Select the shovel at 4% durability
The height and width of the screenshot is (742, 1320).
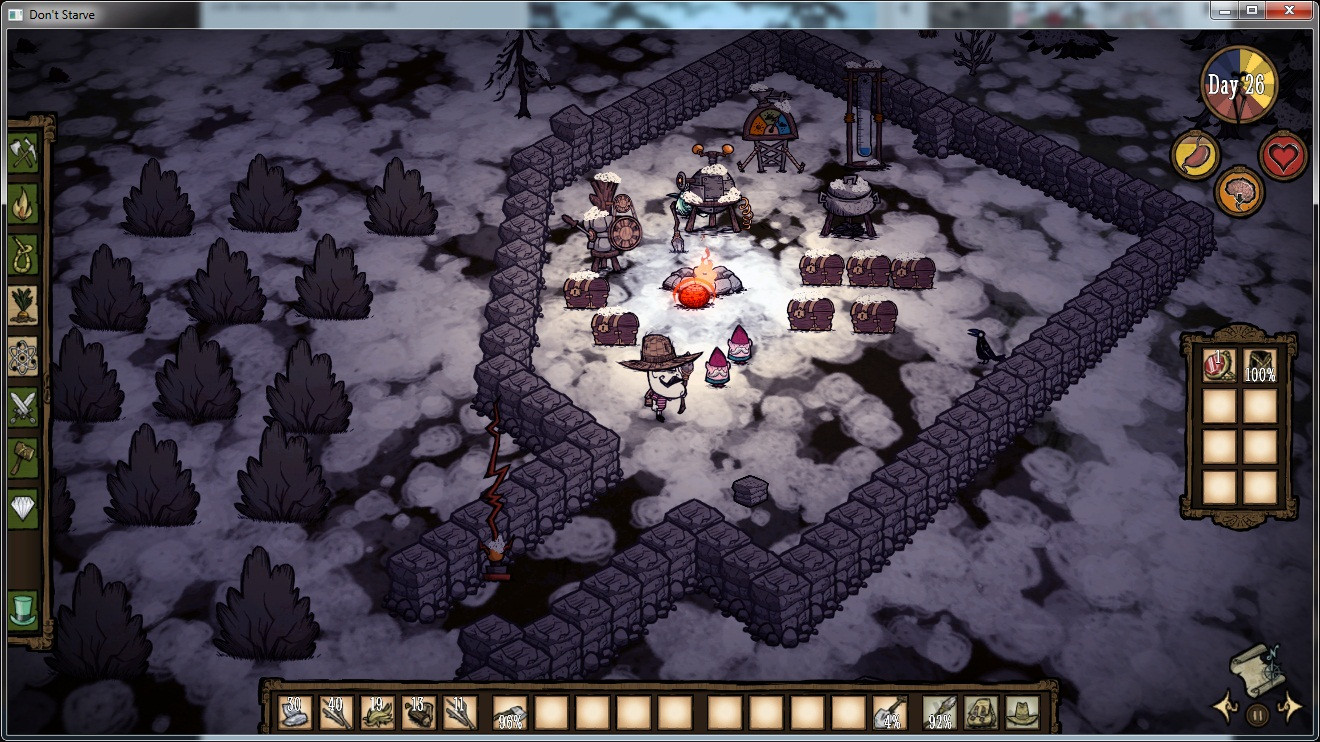889,712
